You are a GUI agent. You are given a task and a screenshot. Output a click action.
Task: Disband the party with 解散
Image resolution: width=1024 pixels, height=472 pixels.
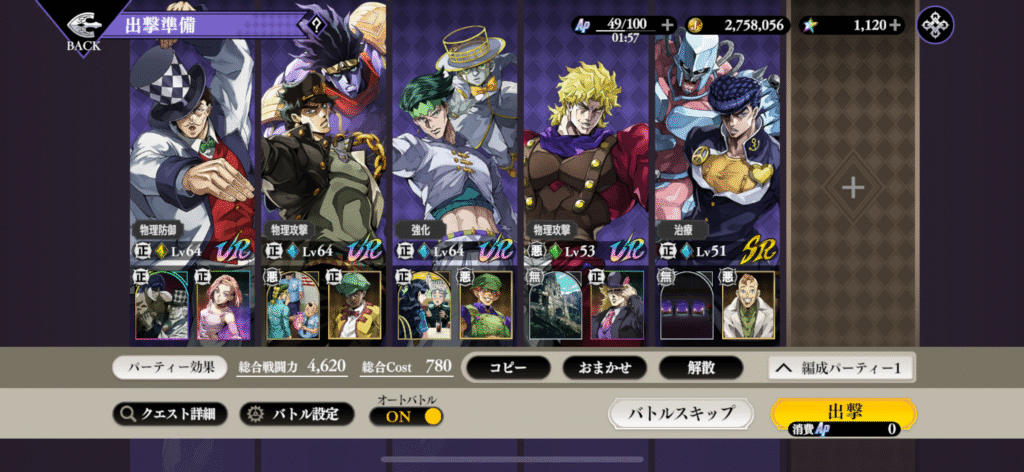(x=700, y=368)
